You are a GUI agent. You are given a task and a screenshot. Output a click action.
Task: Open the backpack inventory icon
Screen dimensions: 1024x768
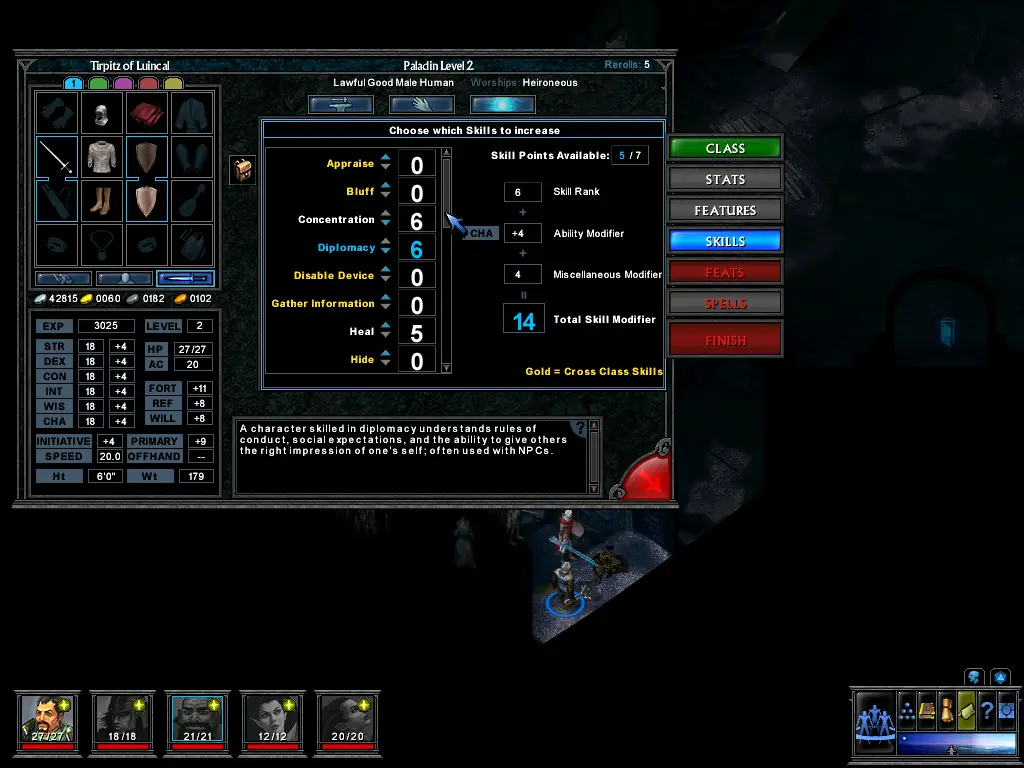[x=242, y=170]
